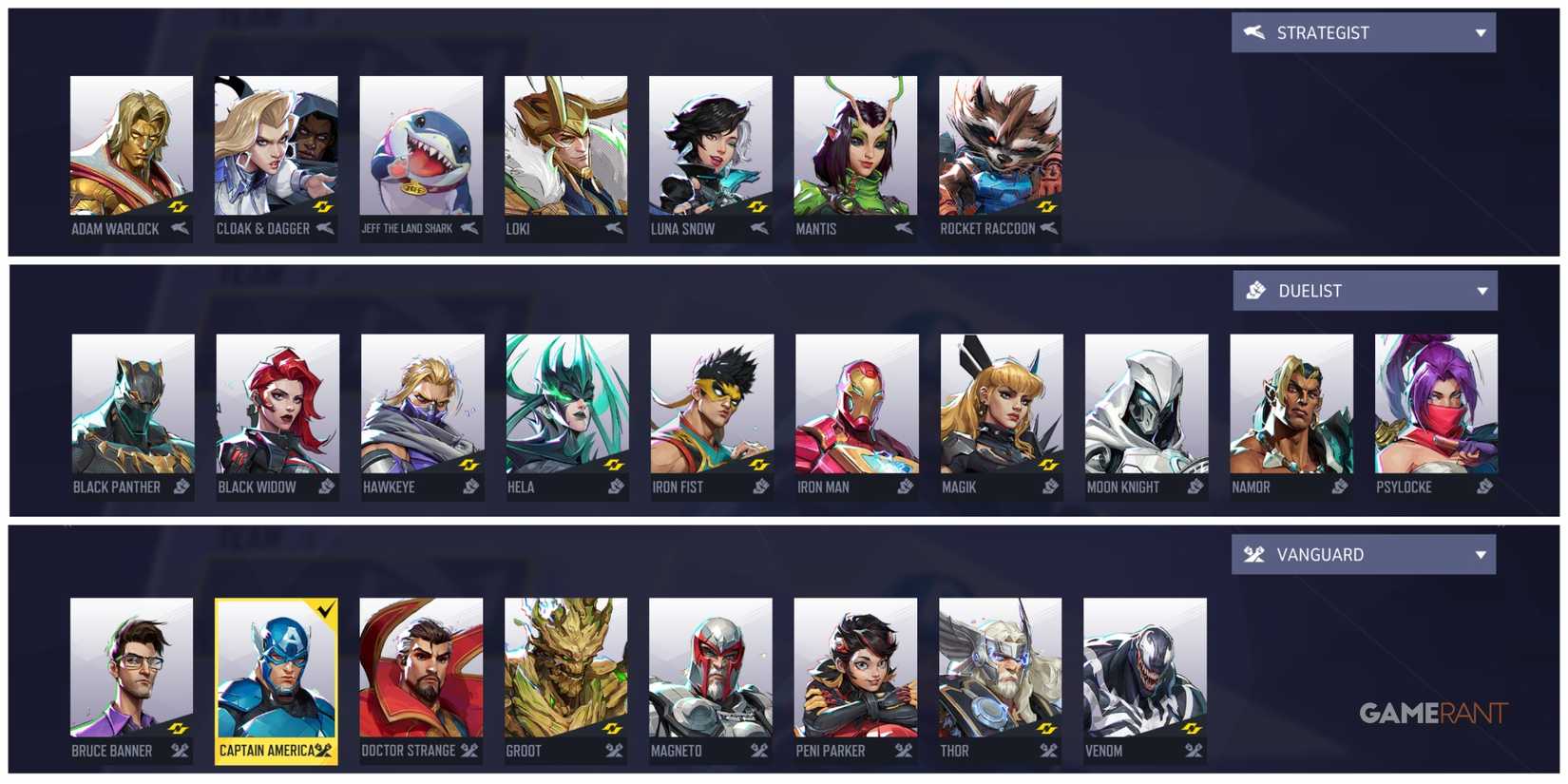The image size is (1568, 784).
Task: Click the Strategist icon next to Loki's name
Action: click(614, 228)
